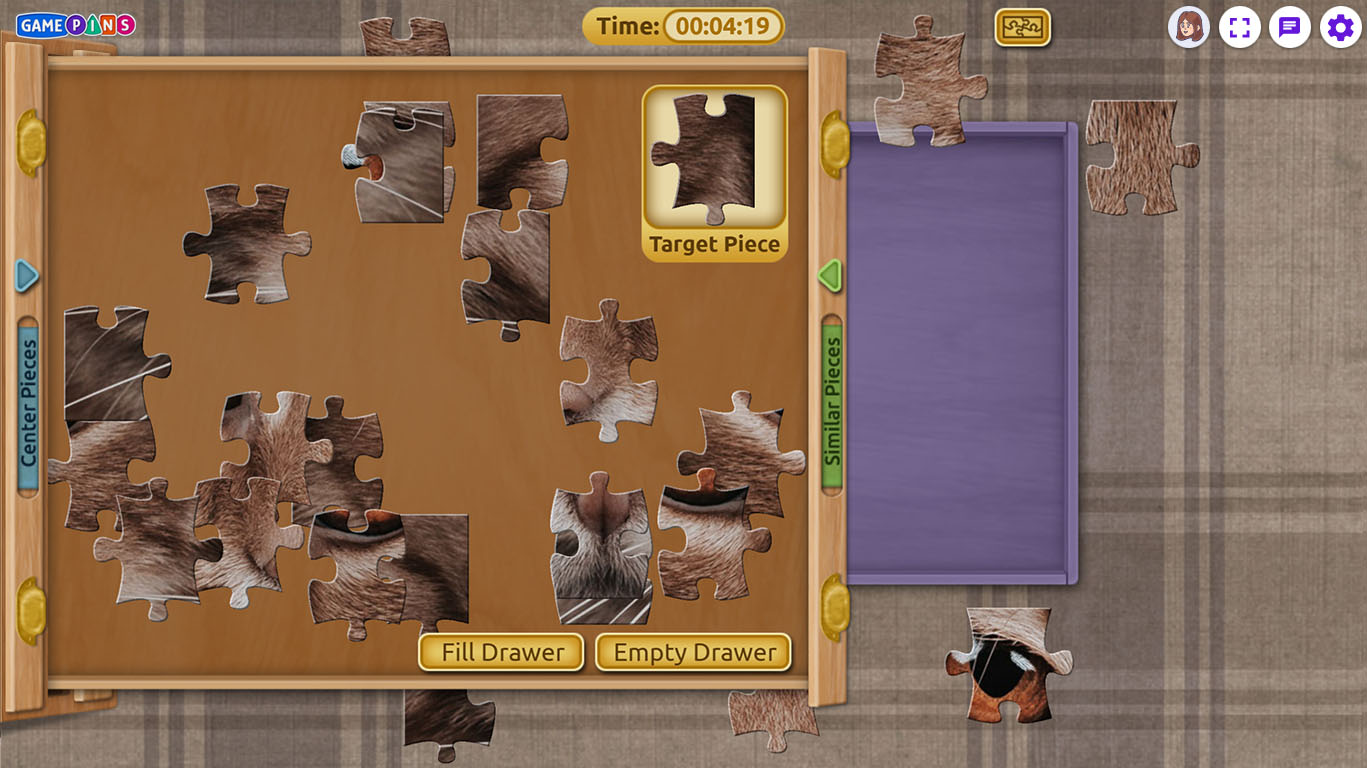The width and height of the screenshot is (1367, 768).
Task: Open the player avatar profile
Action: click(x=1188, y=27)
